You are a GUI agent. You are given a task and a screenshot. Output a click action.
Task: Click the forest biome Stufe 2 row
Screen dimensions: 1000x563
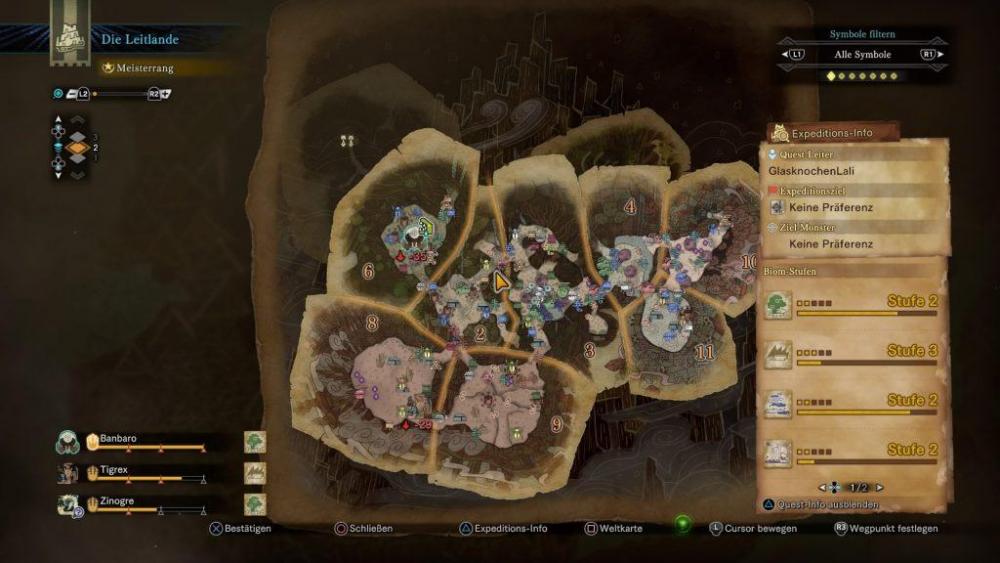852,304
